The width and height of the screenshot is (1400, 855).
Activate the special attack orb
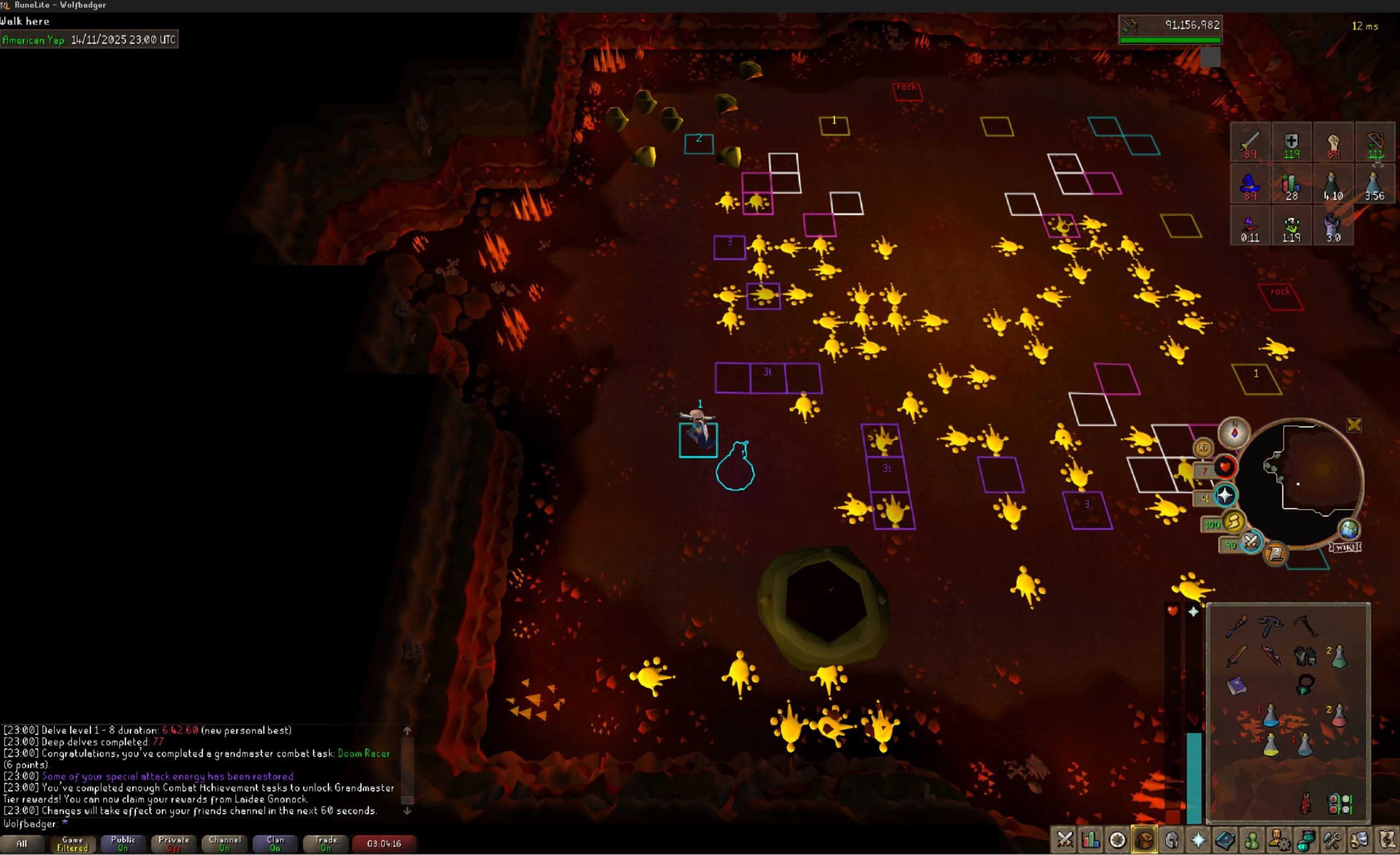coord(1250,542)
